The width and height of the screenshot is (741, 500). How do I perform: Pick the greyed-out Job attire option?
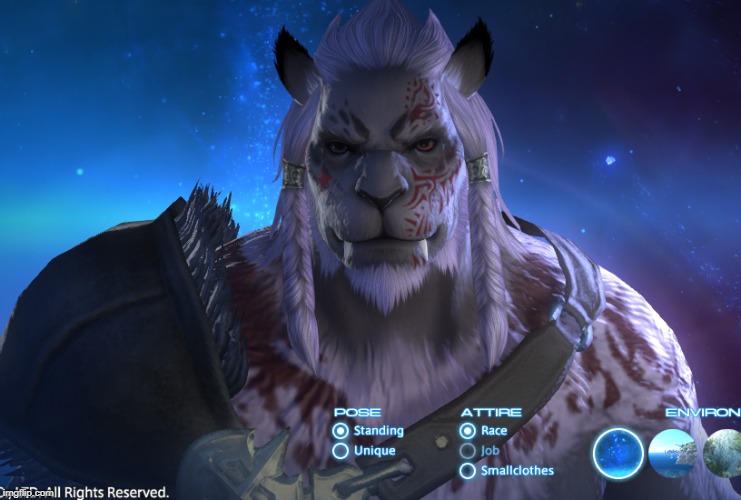point(467,451)
